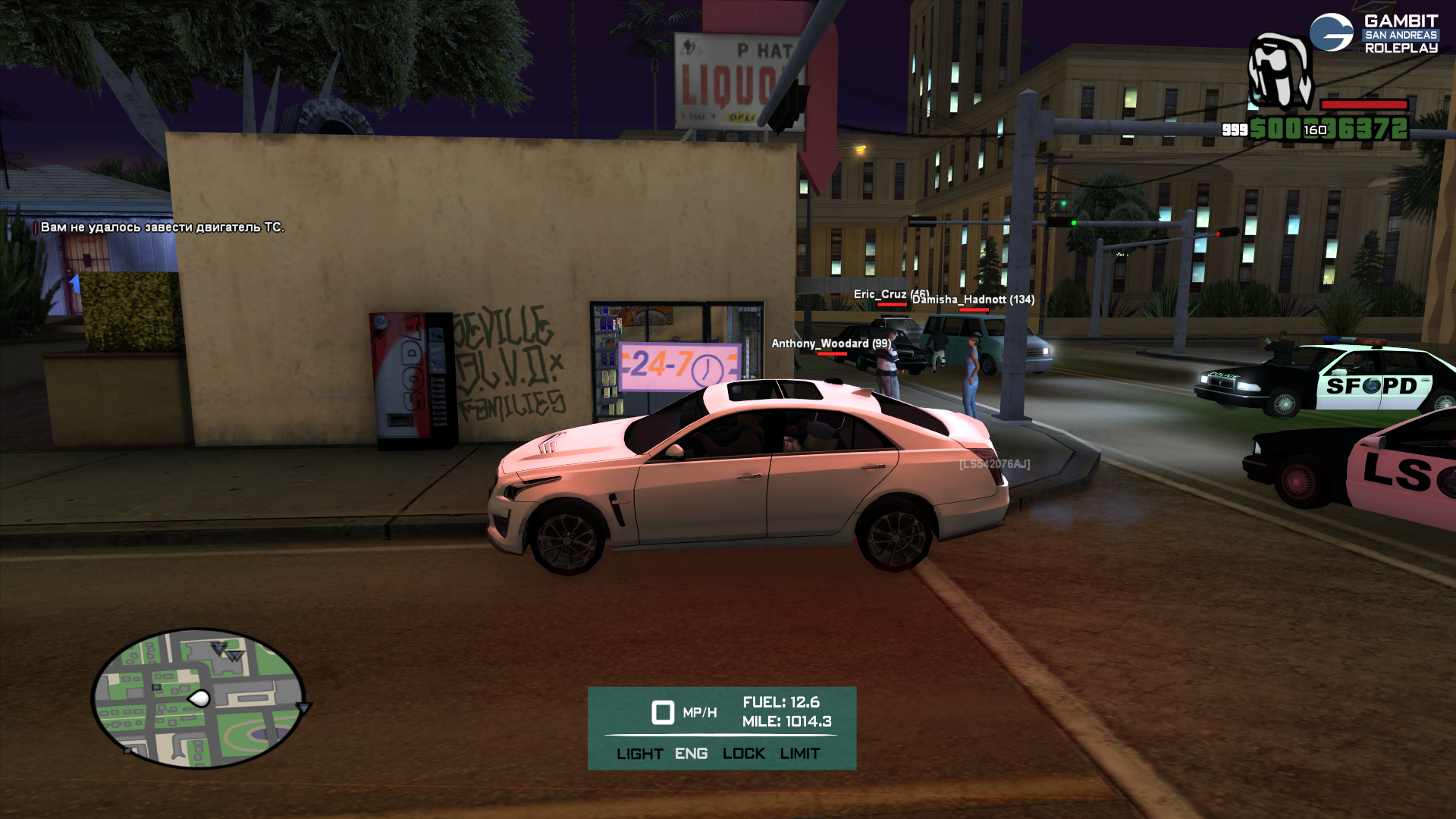Click the Gambit San Andreas Roleplay logo
Screen dimensions: 1456x819
click(x=1373, y=34)
